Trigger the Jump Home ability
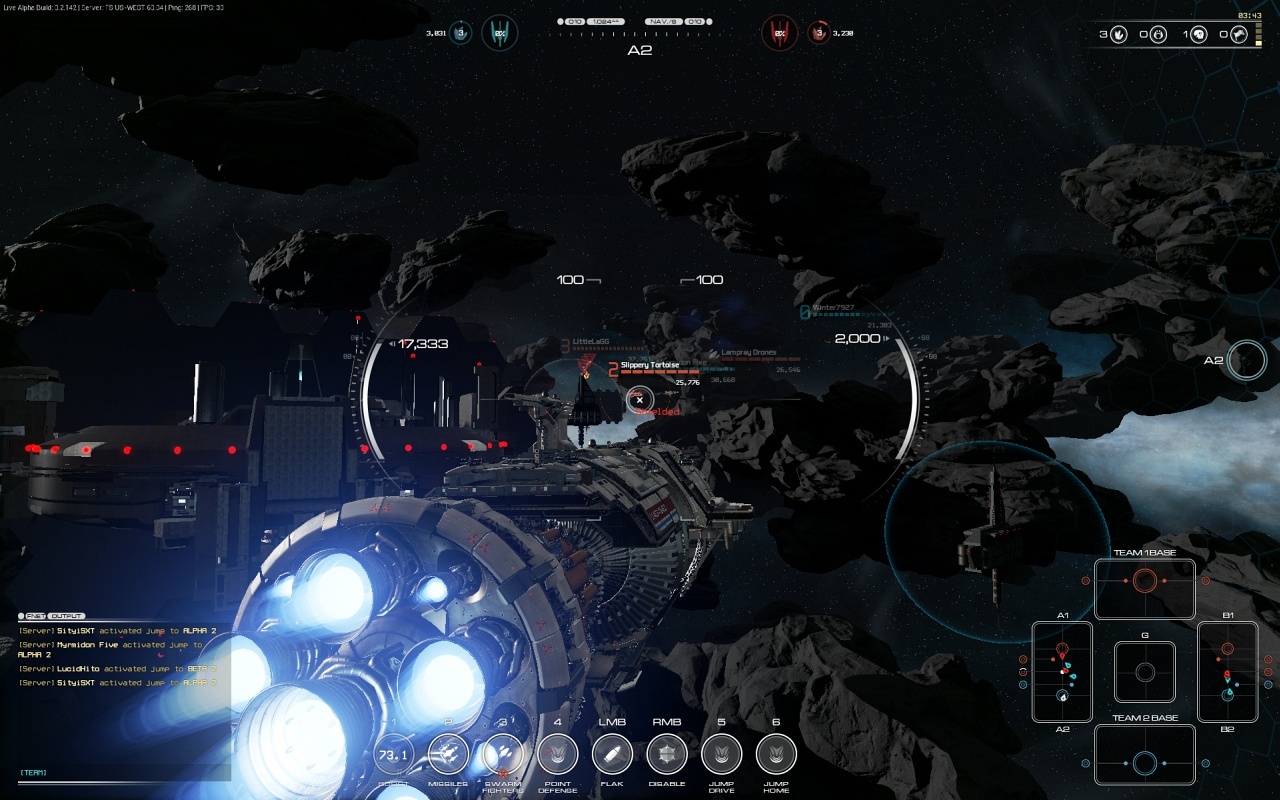1280x800 pixels. click(776, 755)
